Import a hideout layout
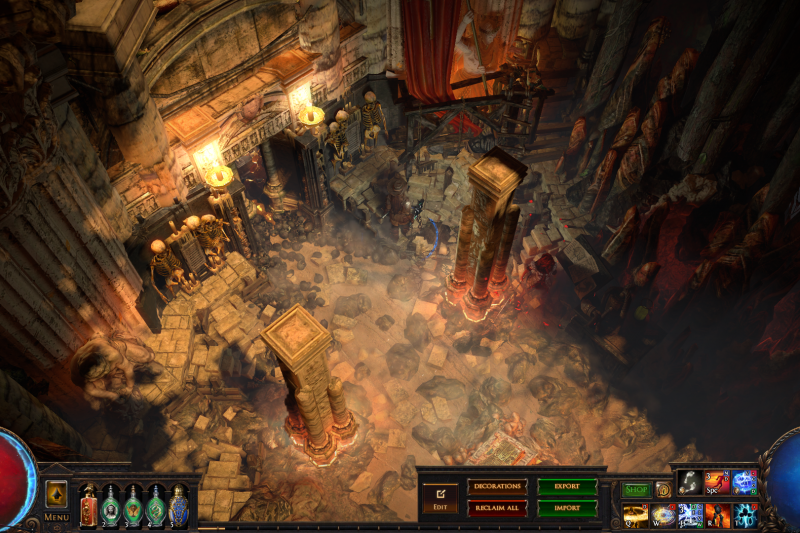800x533 pixels. 567,507
